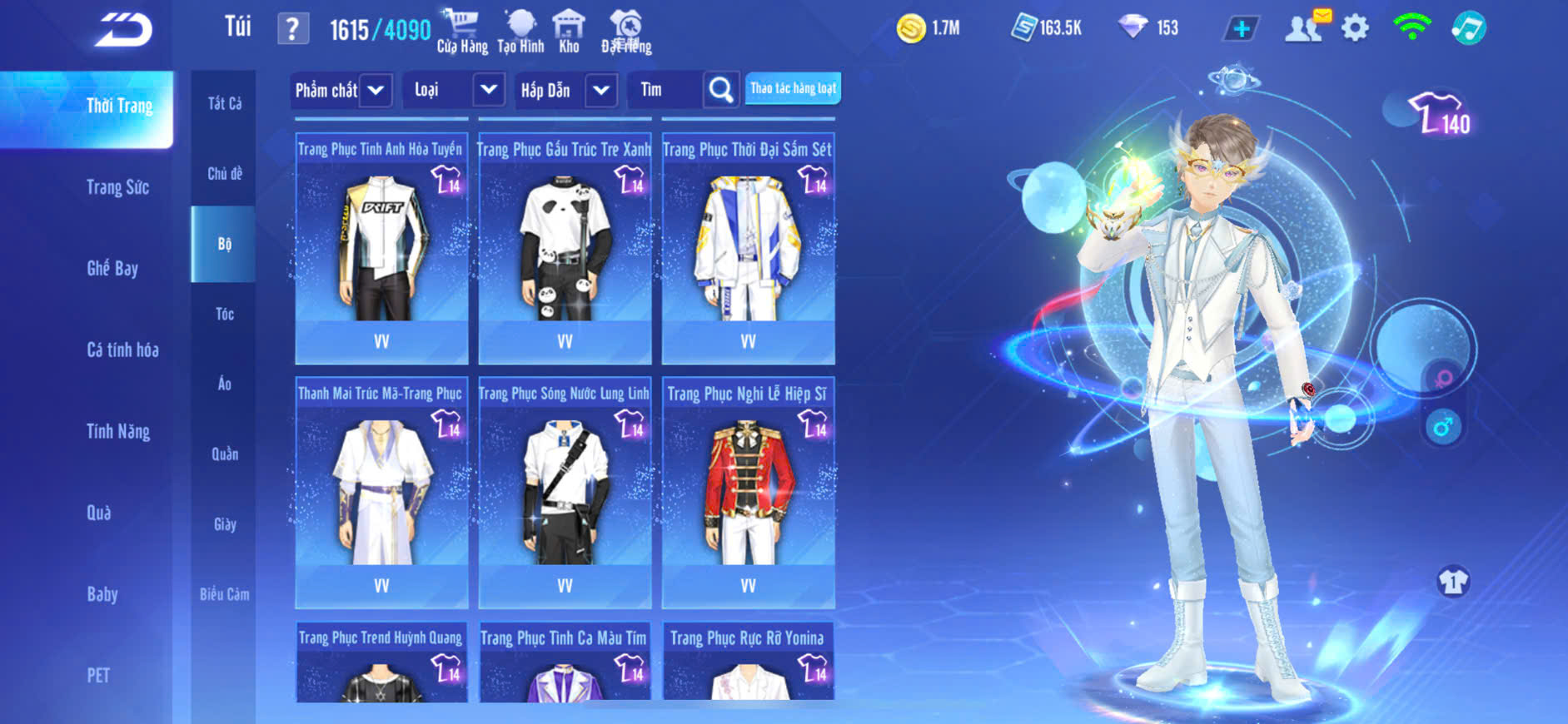Switch to the Tóc hair sub-tab
This screenshot has width=1568, height=724.
[224, 314]
